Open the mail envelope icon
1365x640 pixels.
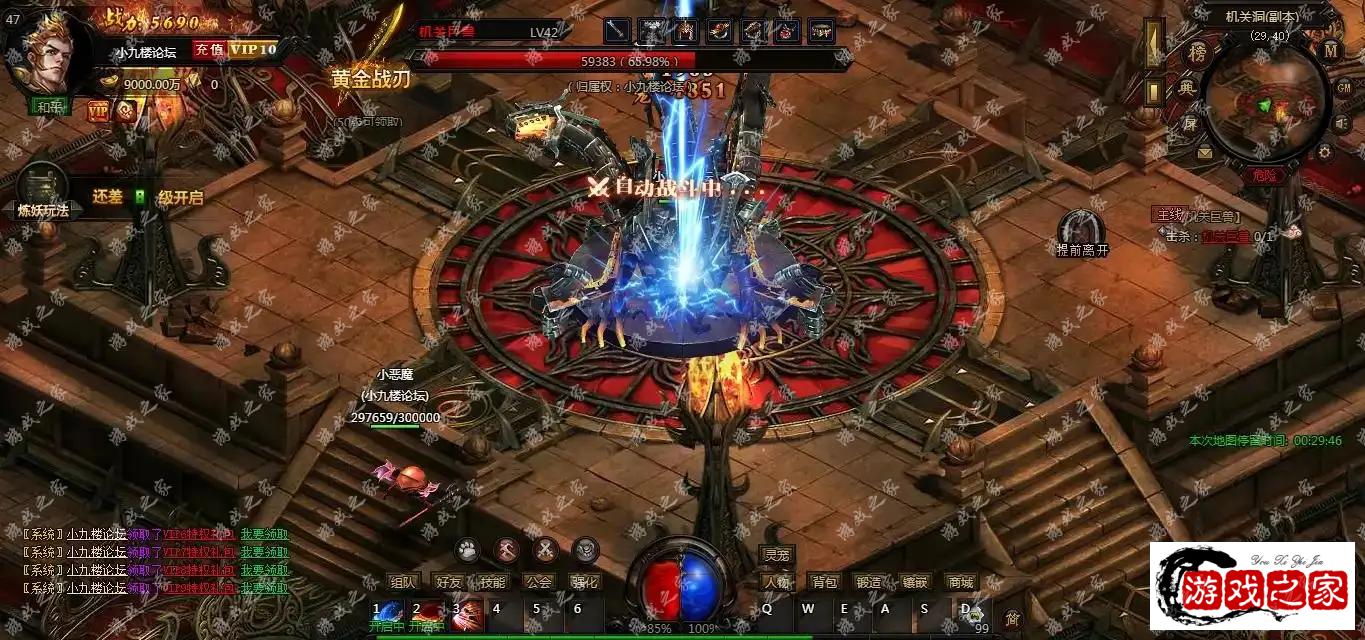click(1204, 153)
